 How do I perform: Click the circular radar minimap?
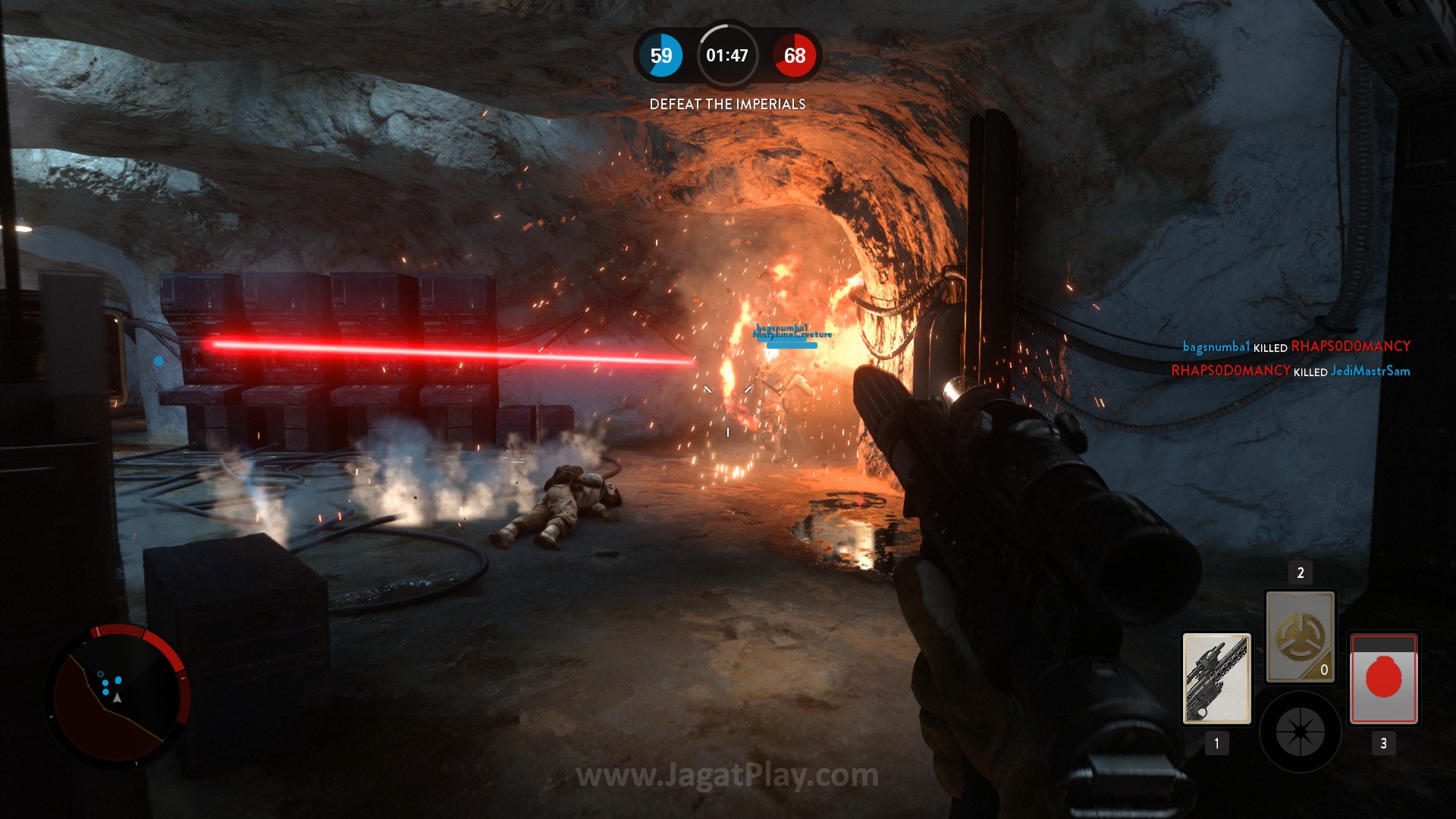[x=117, y=695]
